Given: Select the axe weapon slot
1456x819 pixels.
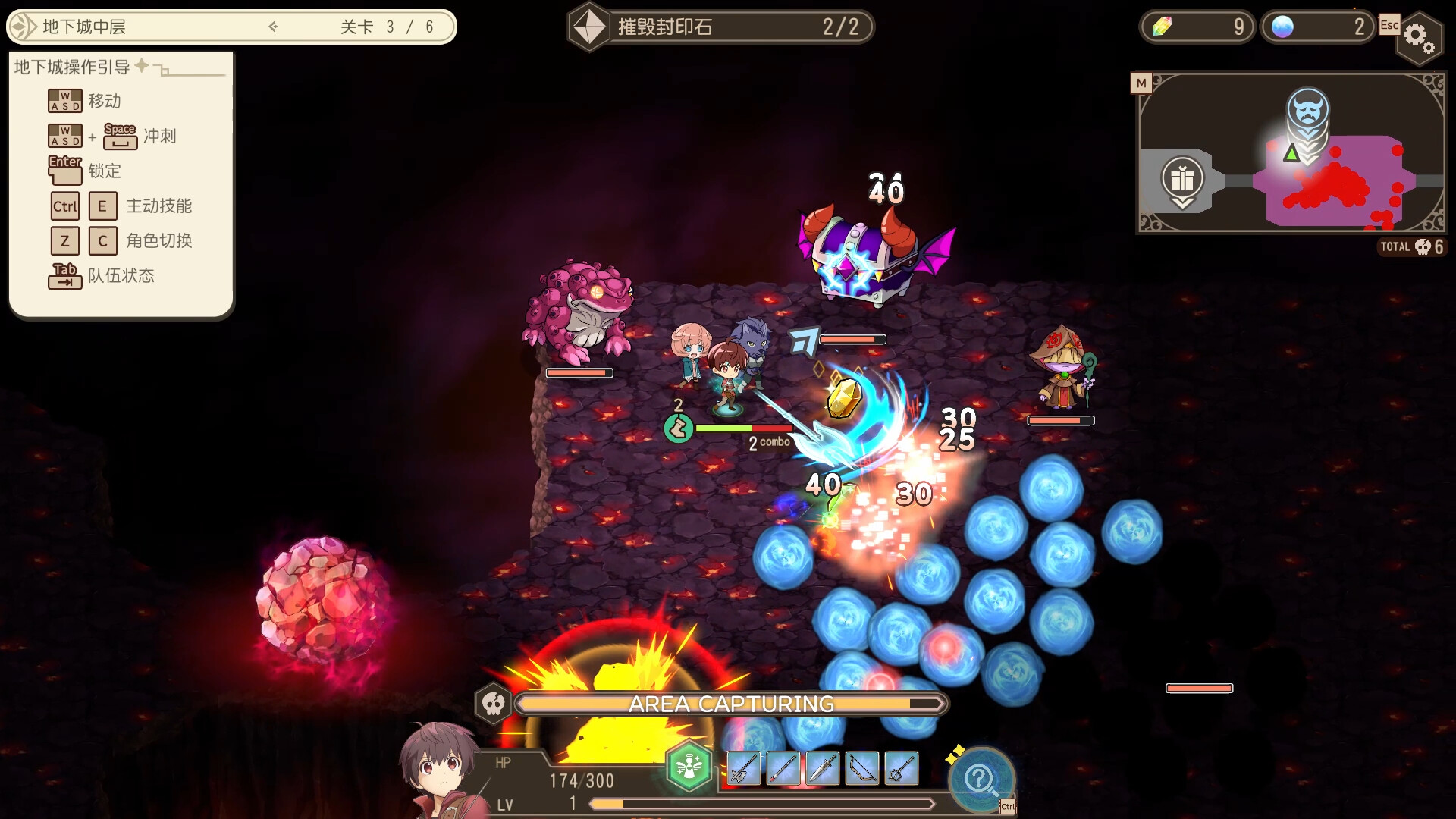Looking at the screenshot, I should click(743, 768).
